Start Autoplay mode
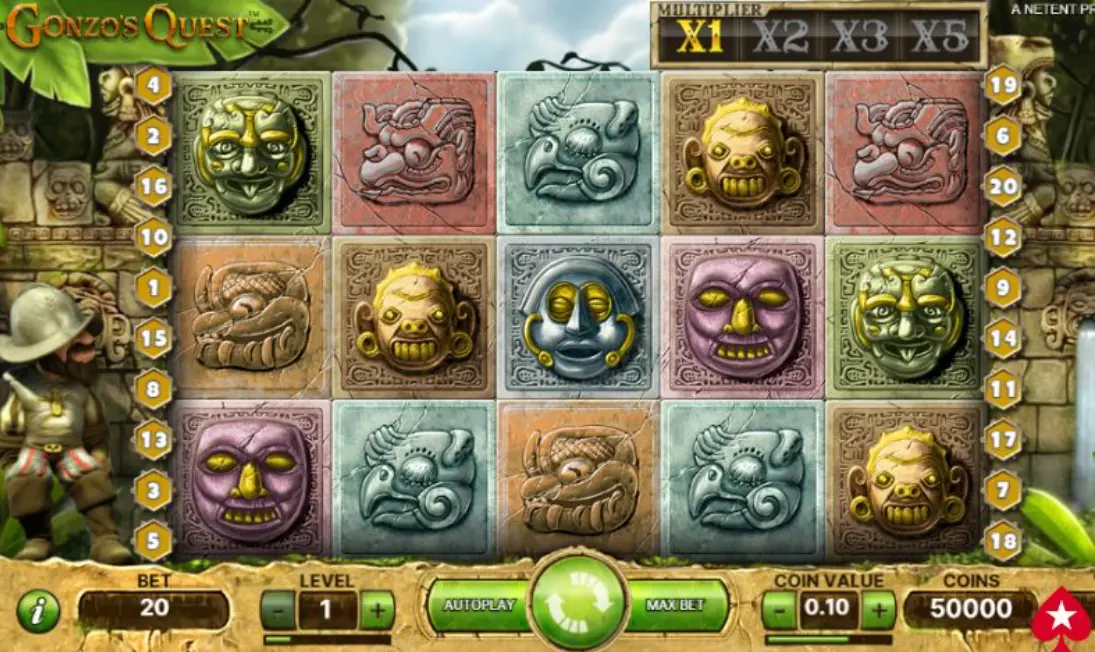The height and width of the screenshot is (652, 1095). [479, 606]
